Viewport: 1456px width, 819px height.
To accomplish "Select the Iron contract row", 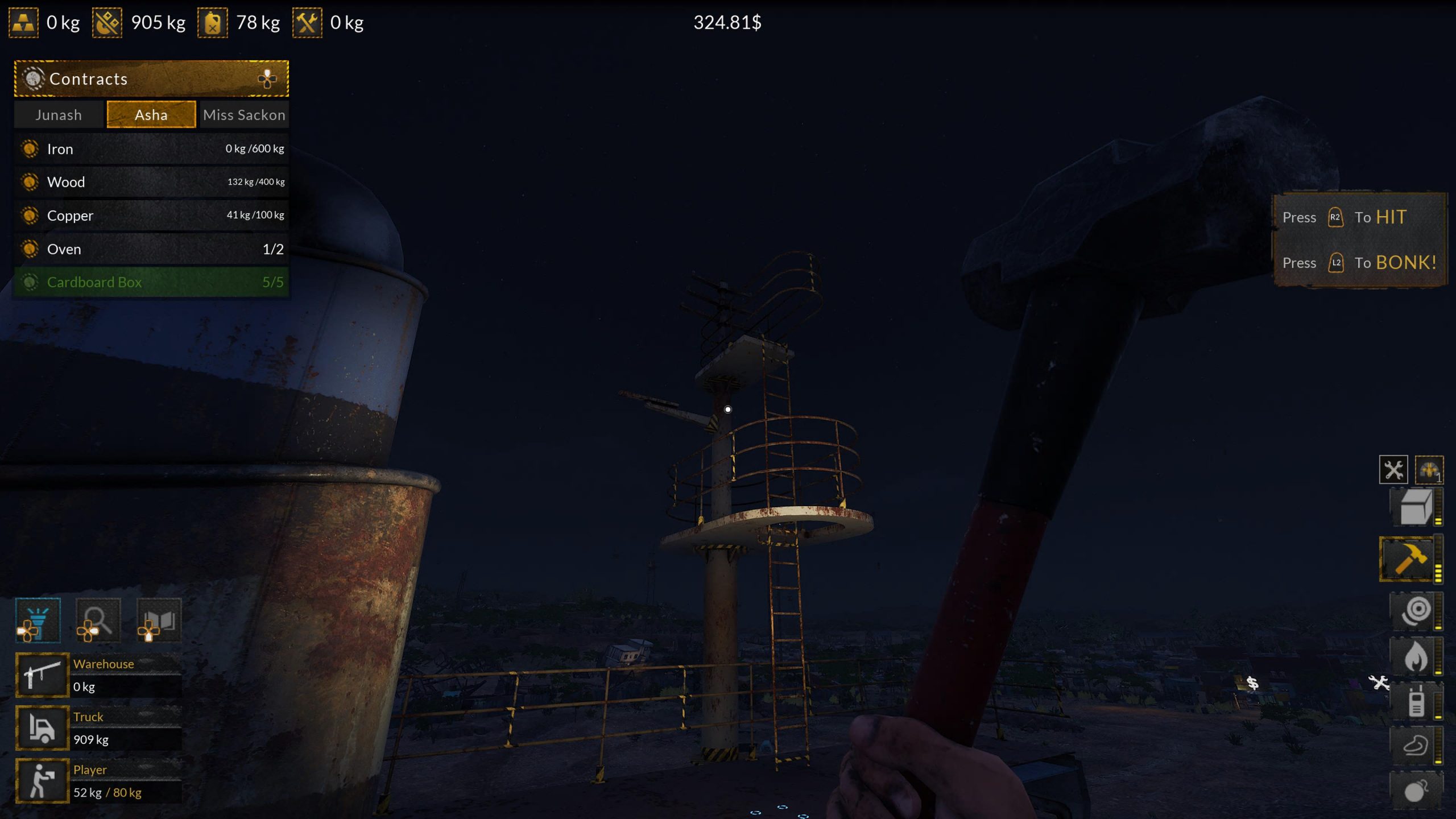I will click(151, 149).
